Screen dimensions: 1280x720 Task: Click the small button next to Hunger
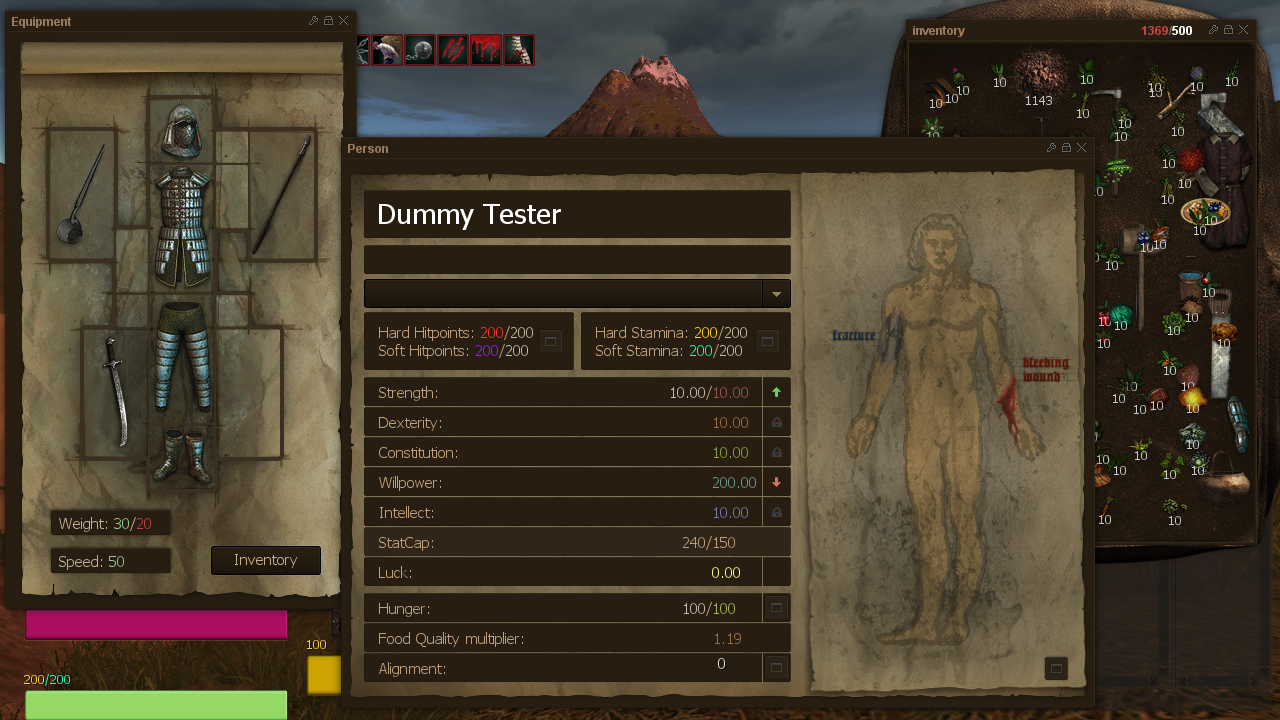[x=776, y=608]
